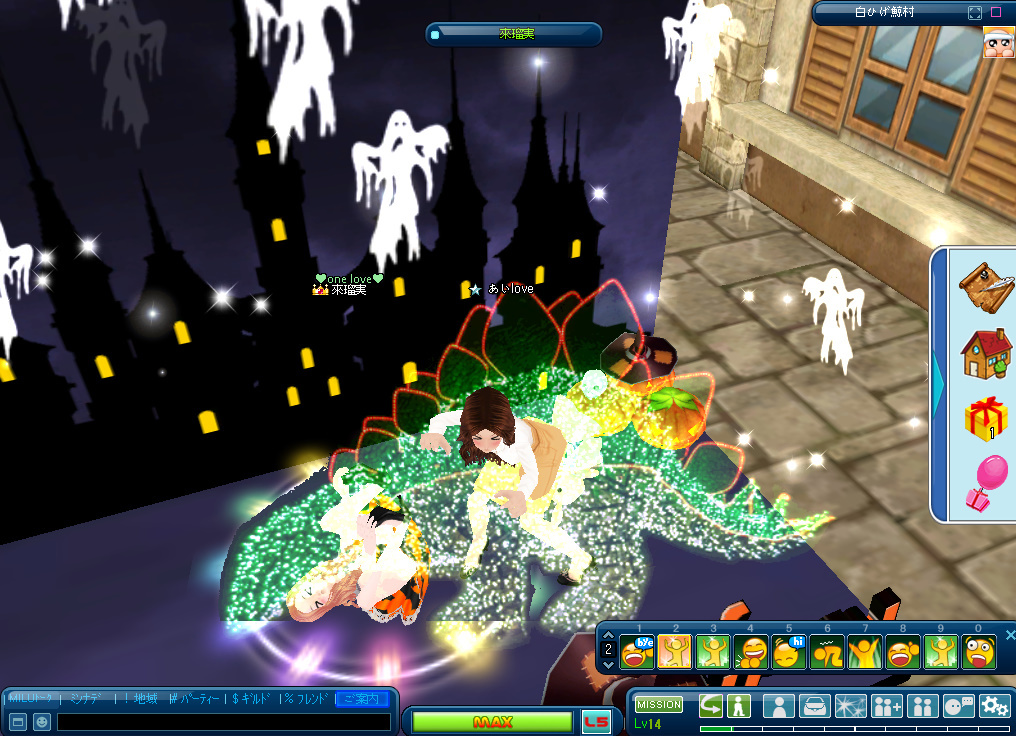The image size is (1016, 736).
Task: Switch to the パーティー chat tab
Action: tap(195, 698)
